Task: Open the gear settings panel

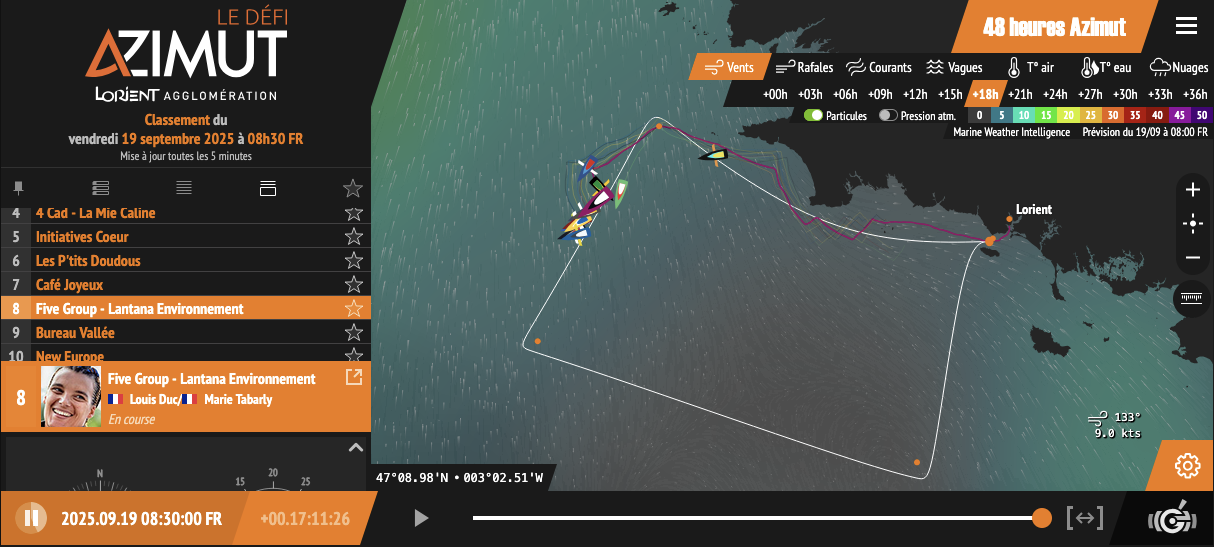Action: [x=1187, y=465]
